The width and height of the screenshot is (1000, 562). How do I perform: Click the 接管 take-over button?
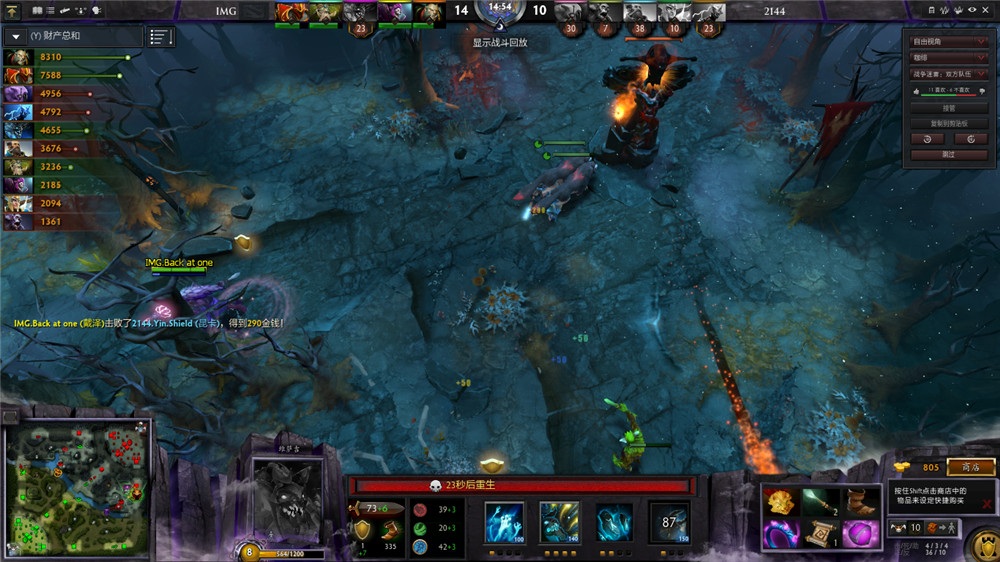tap(948, 108)
